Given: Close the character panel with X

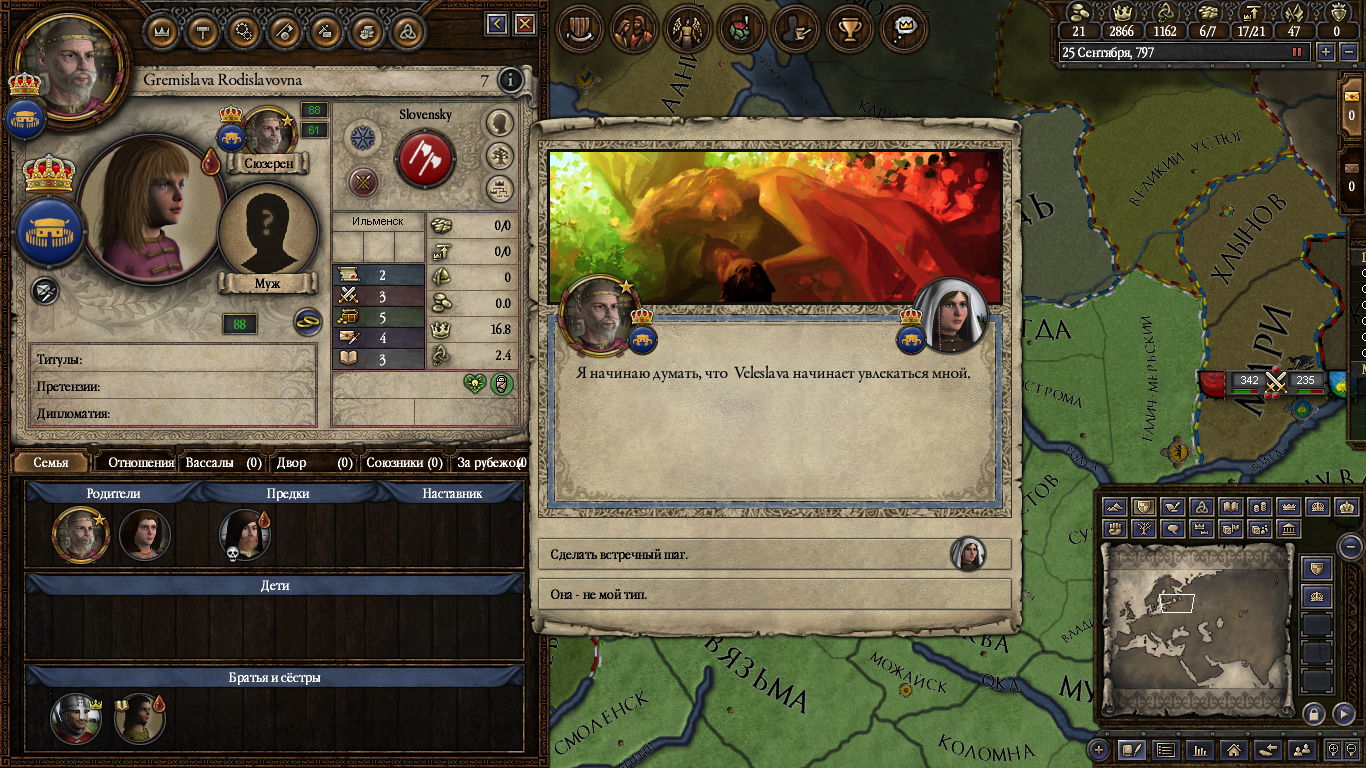Looking at the screenshot, I should click(x=524, y=25).
